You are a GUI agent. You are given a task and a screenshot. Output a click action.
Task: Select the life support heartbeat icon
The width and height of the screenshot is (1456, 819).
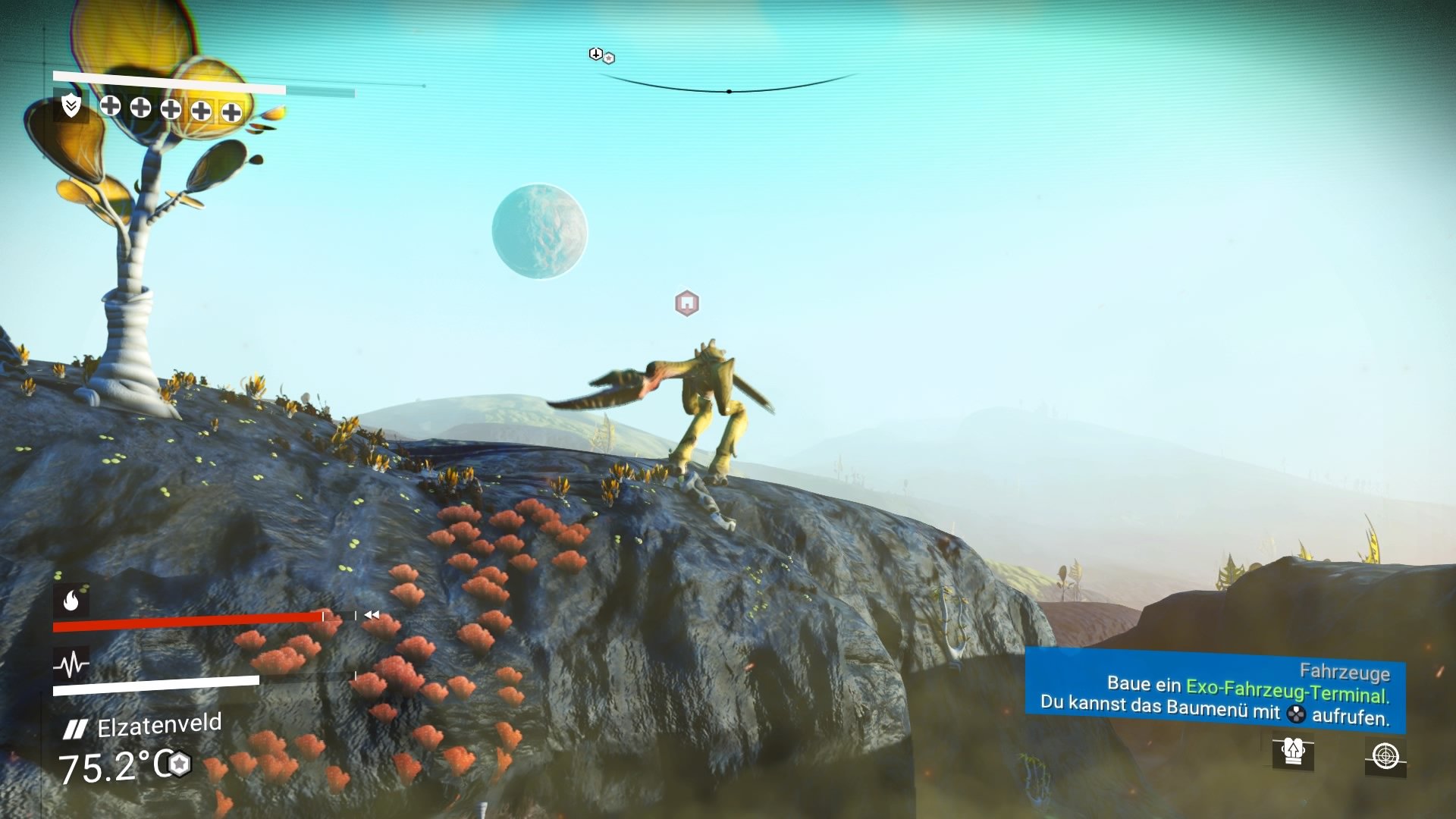71,665
